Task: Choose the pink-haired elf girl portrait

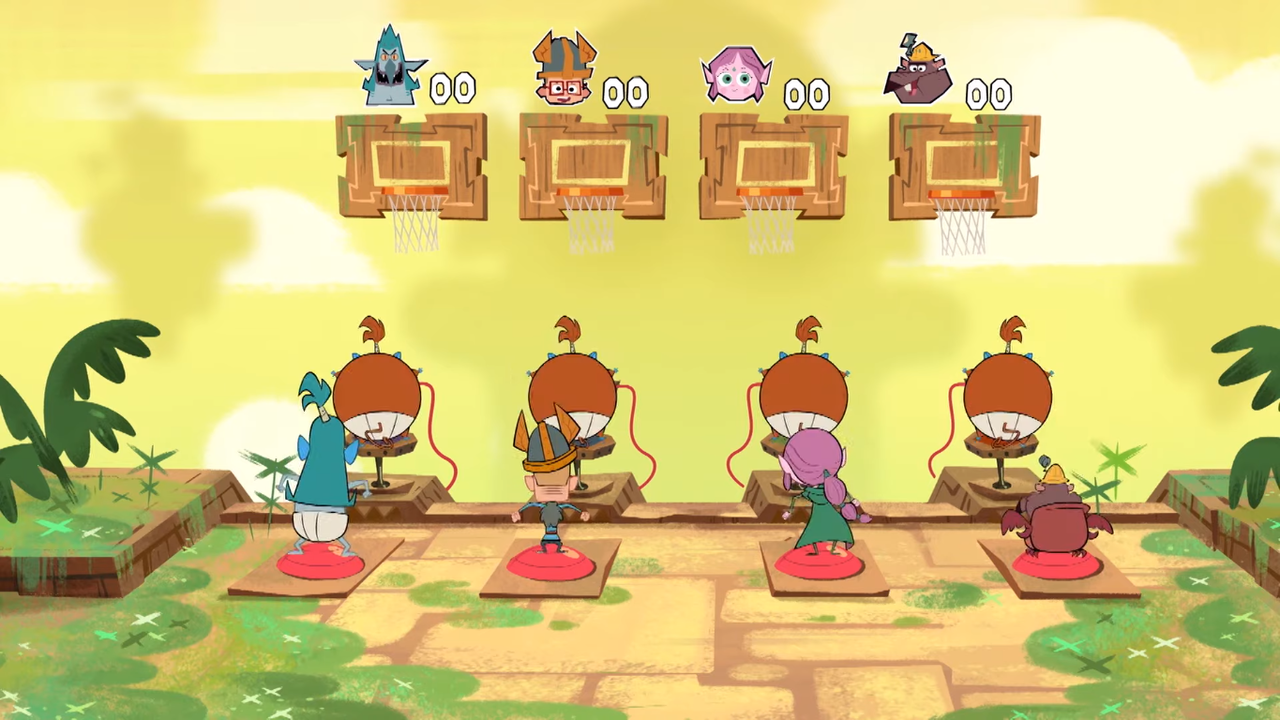Action: tap(738, 75)
